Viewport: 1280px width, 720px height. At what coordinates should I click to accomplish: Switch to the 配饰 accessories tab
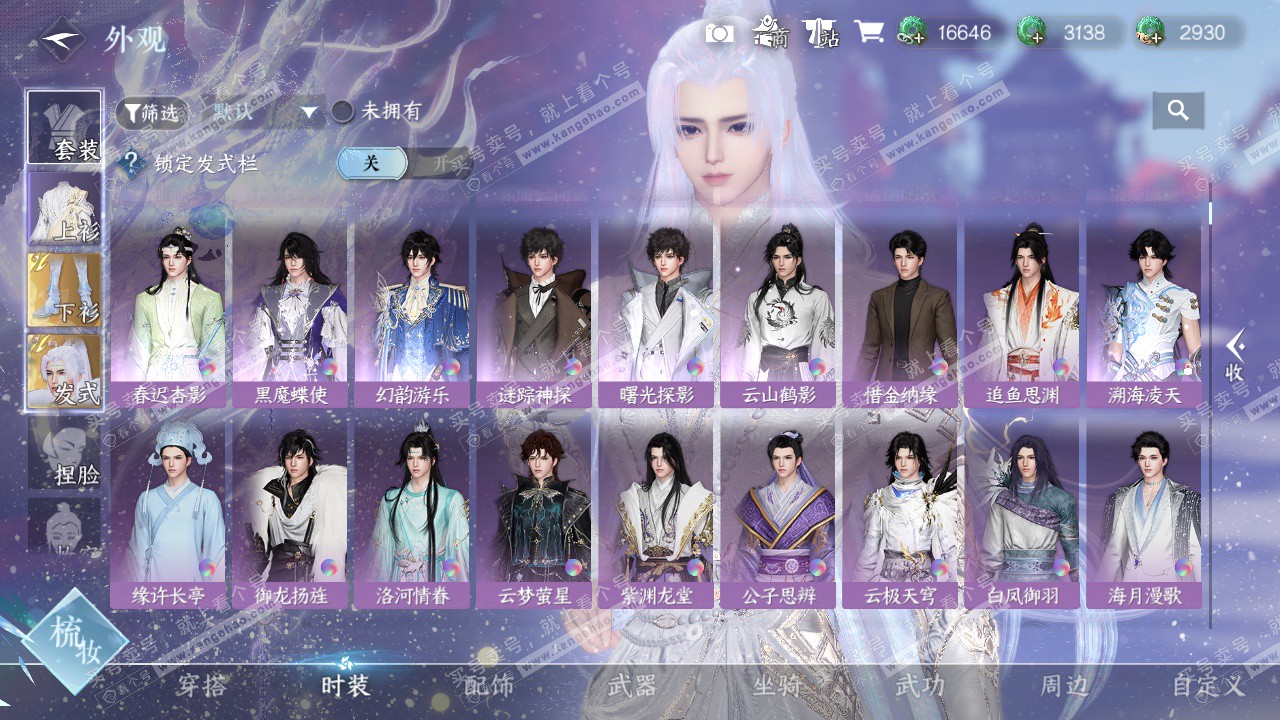tap(489, 686)
